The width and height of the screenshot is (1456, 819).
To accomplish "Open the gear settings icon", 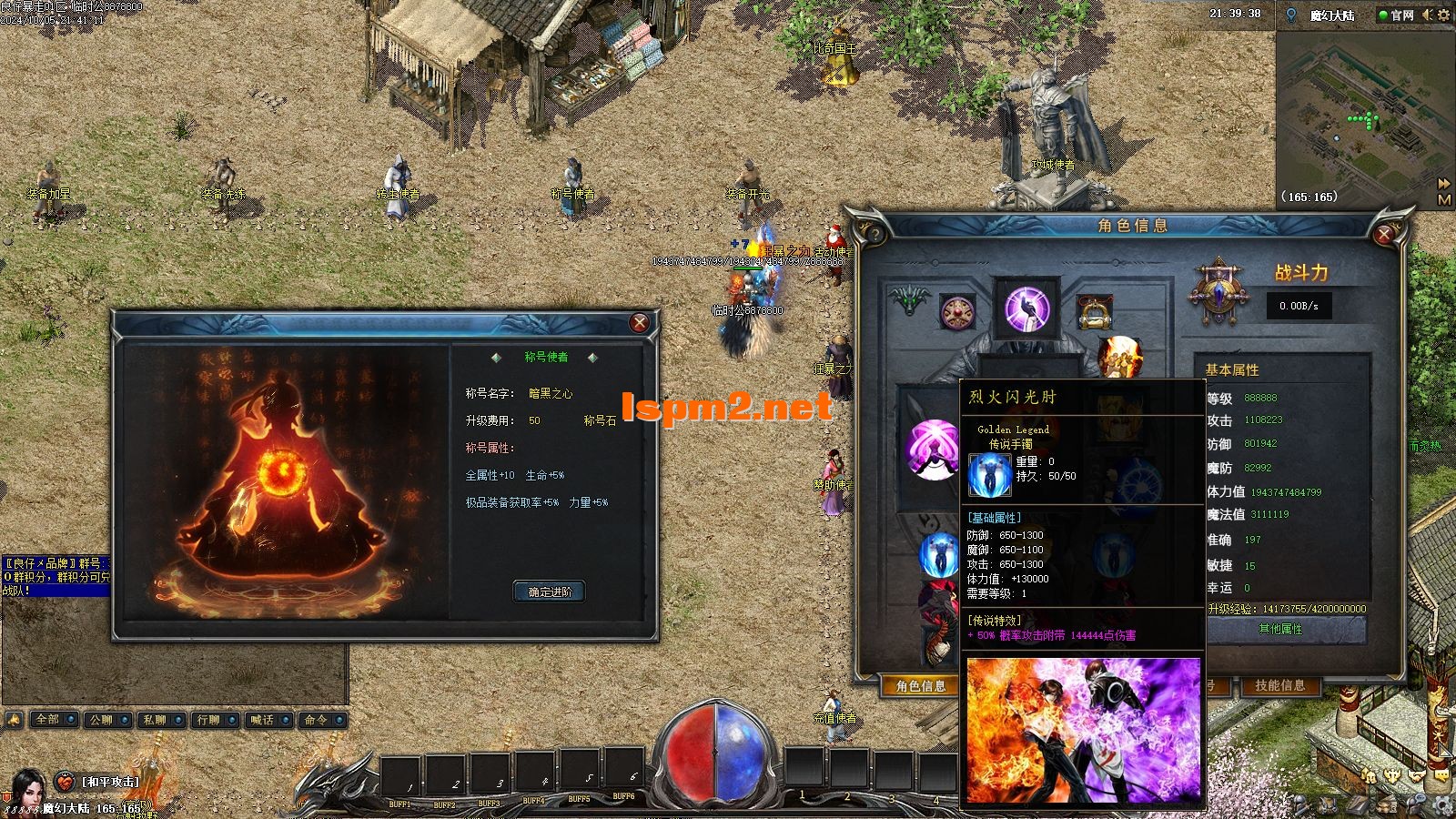I will [x=1443, y=15].
